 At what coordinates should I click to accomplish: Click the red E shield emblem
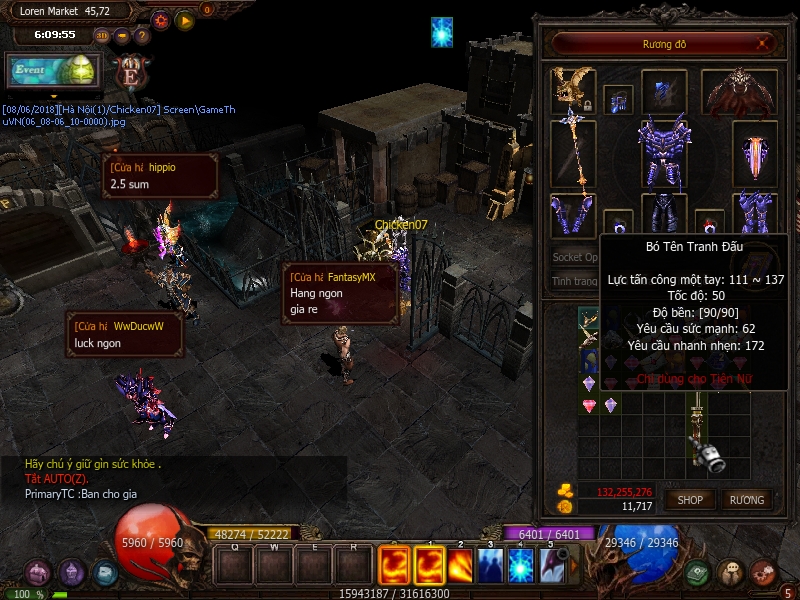coord(130,73)
